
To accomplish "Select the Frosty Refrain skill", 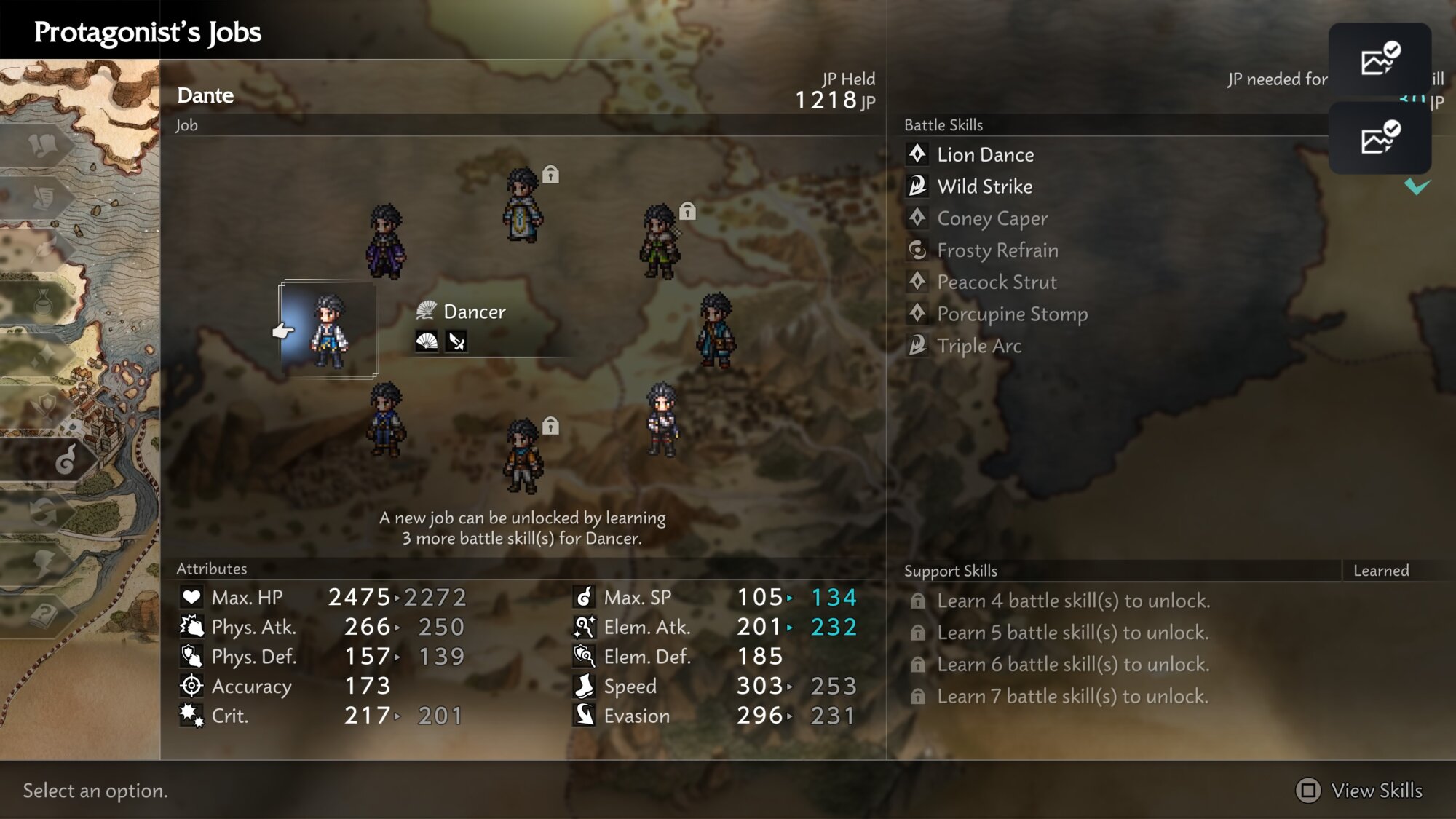I will coord(997,251).
